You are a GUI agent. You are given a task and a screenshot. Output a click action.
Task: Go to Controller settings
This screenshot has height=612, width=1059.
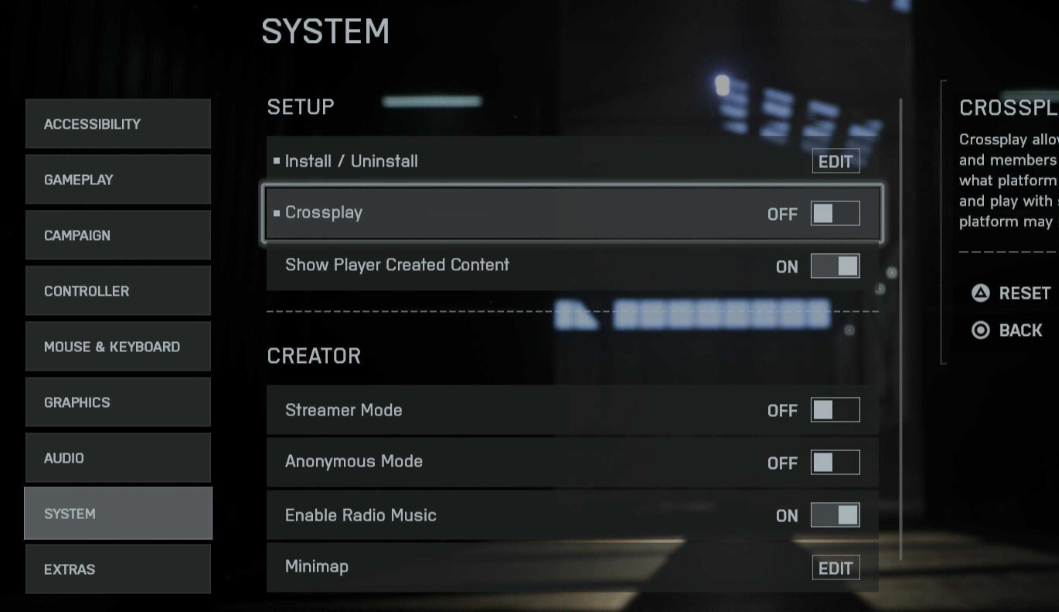coord(118,291)
